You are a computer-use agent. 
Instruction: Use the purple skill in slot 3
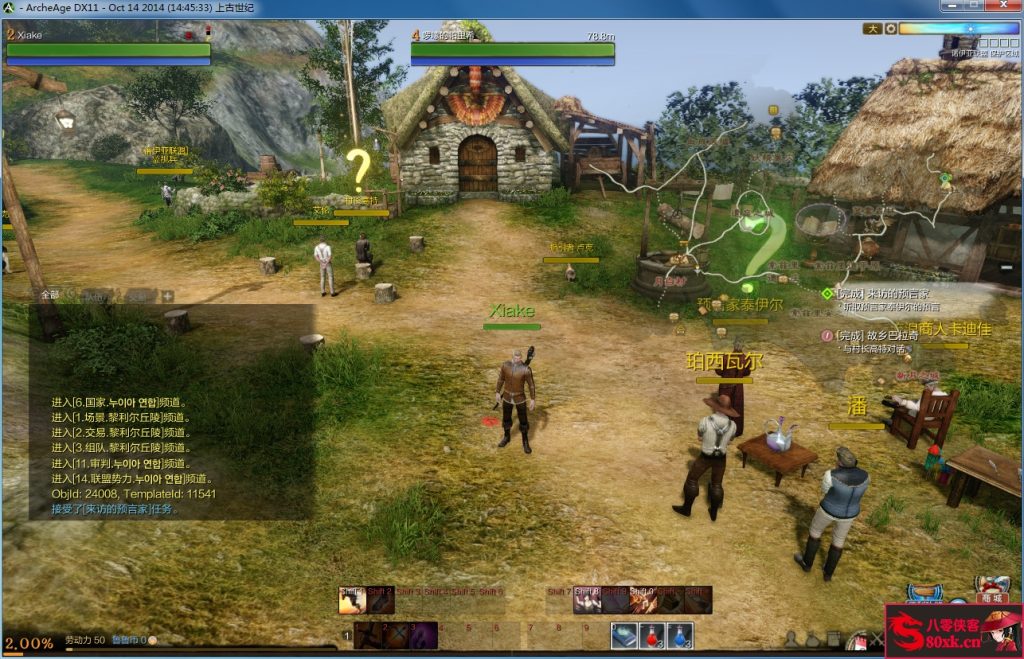tap(423, 636)
